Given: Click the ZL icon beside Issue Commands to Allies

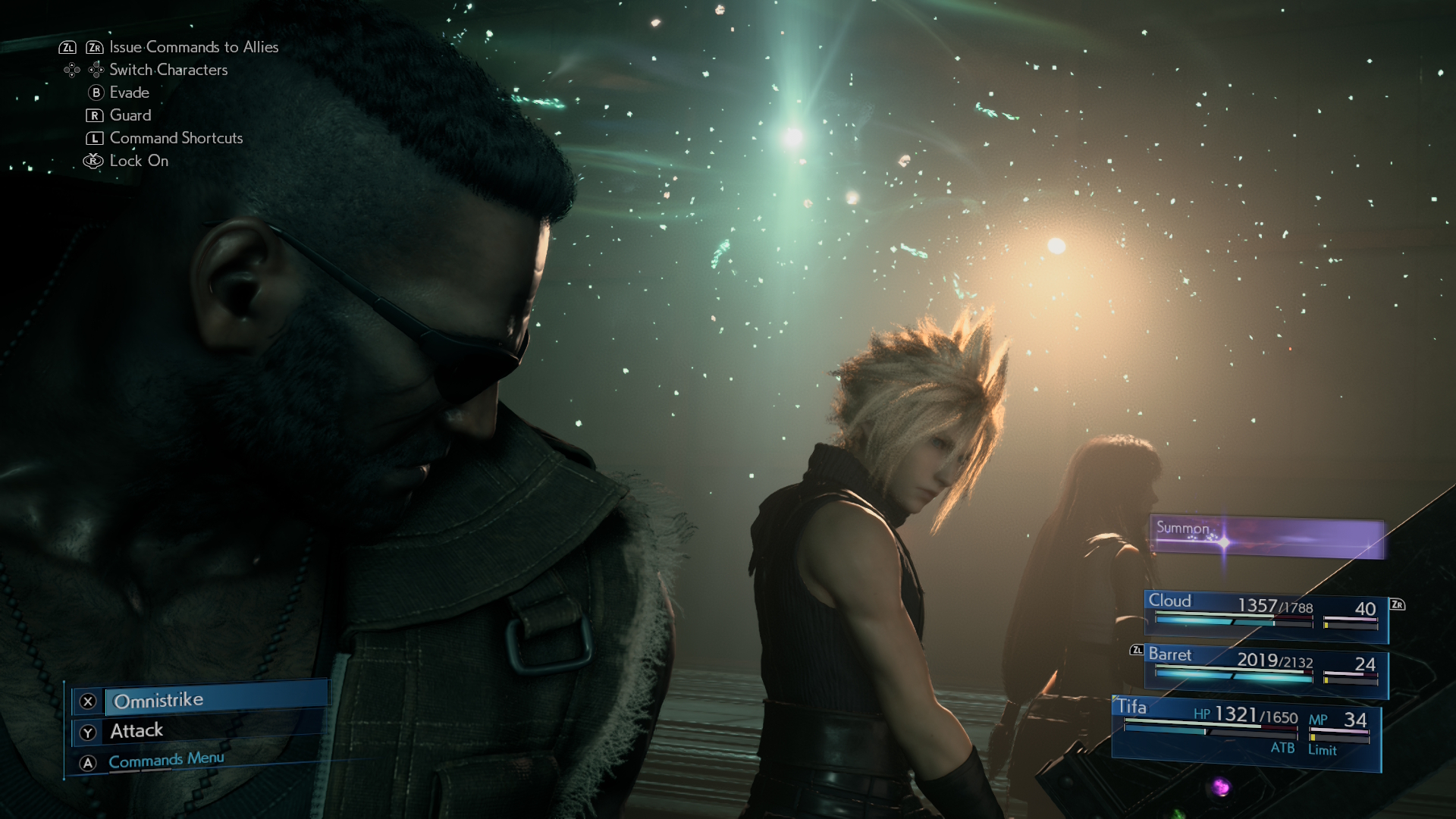Looking at the screenshot, I should (x=68, y=46).
